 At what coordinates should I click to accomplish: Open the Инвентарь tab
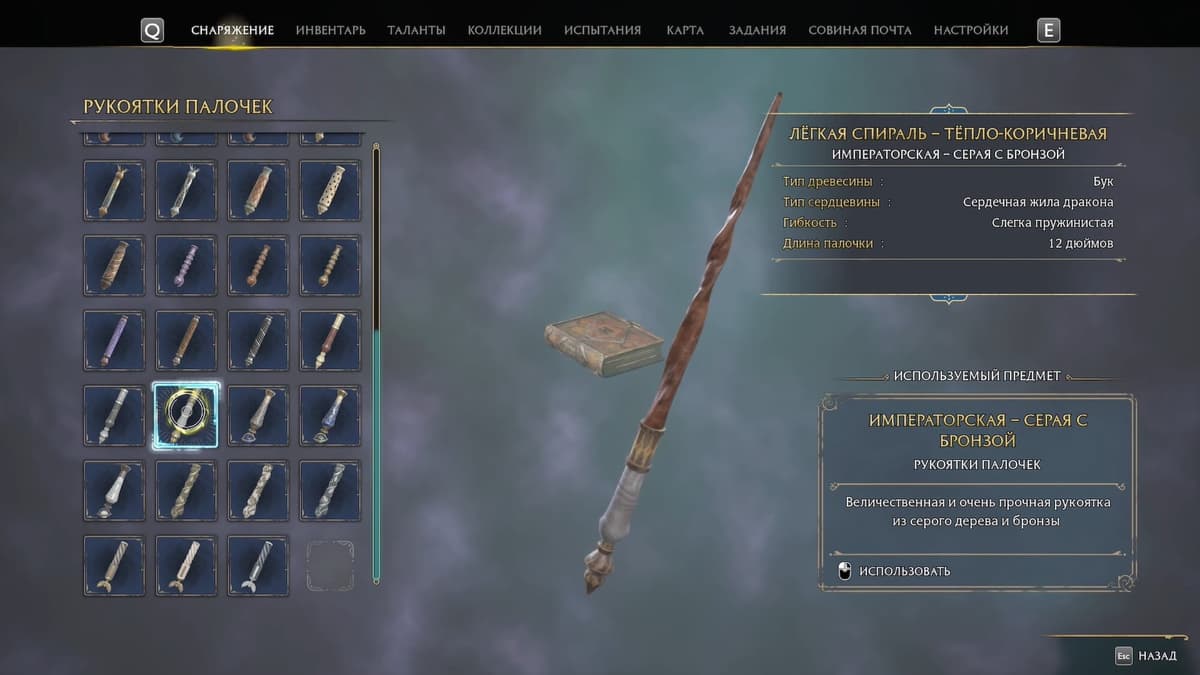330,30
